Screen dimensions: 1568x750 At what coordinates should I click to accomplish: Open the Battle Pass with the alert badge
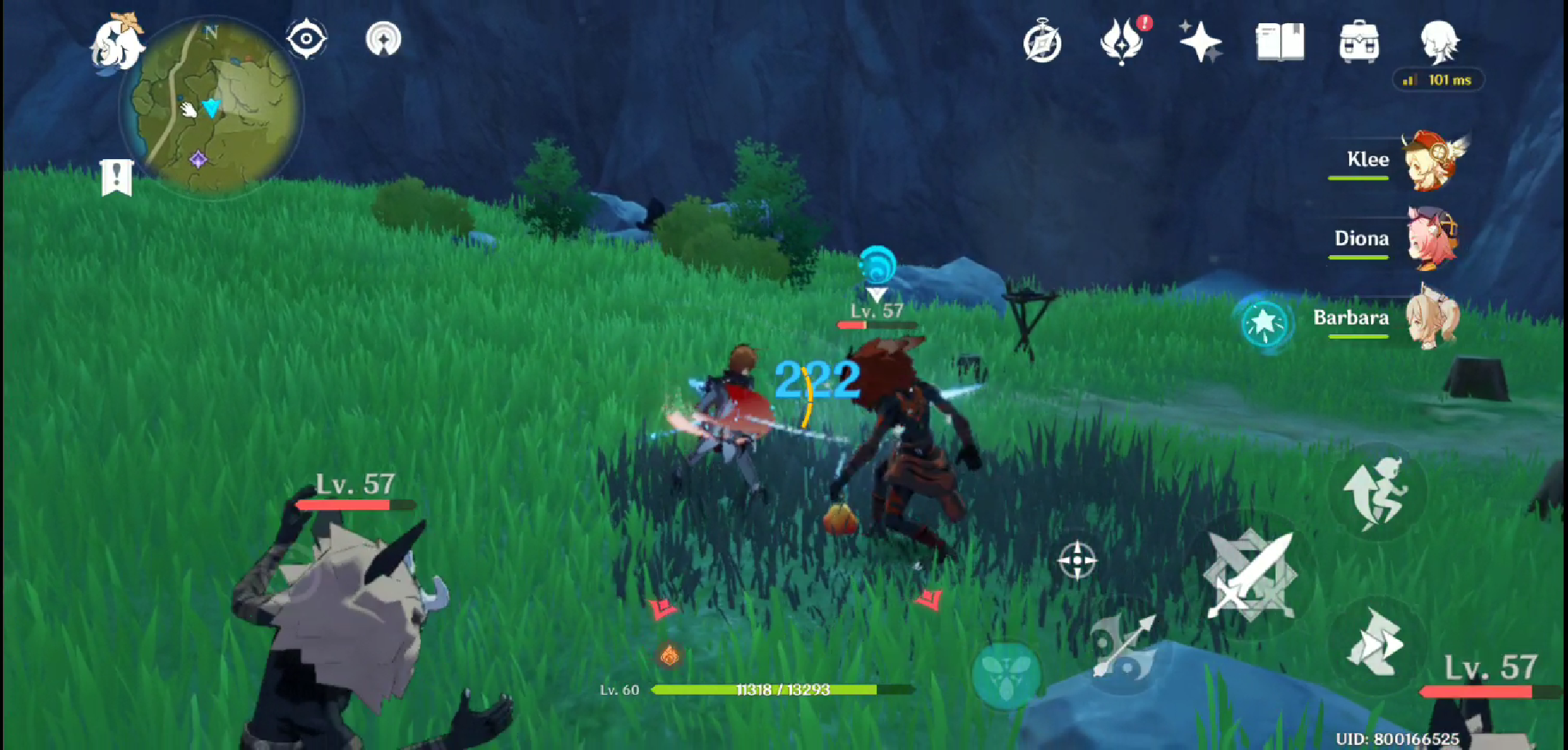(x=1122, y=42)
